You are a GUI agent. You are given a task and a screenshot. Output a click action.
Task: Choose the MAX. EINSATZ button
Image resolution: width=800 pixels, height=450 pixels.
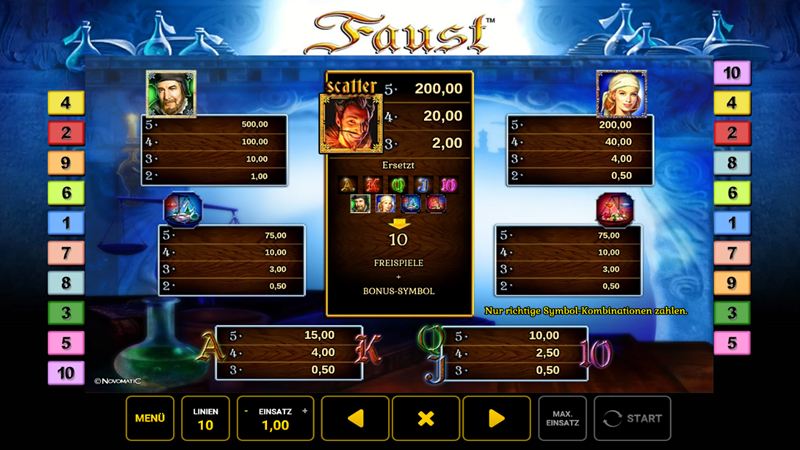pyautogui.click(x=562, y=419)
